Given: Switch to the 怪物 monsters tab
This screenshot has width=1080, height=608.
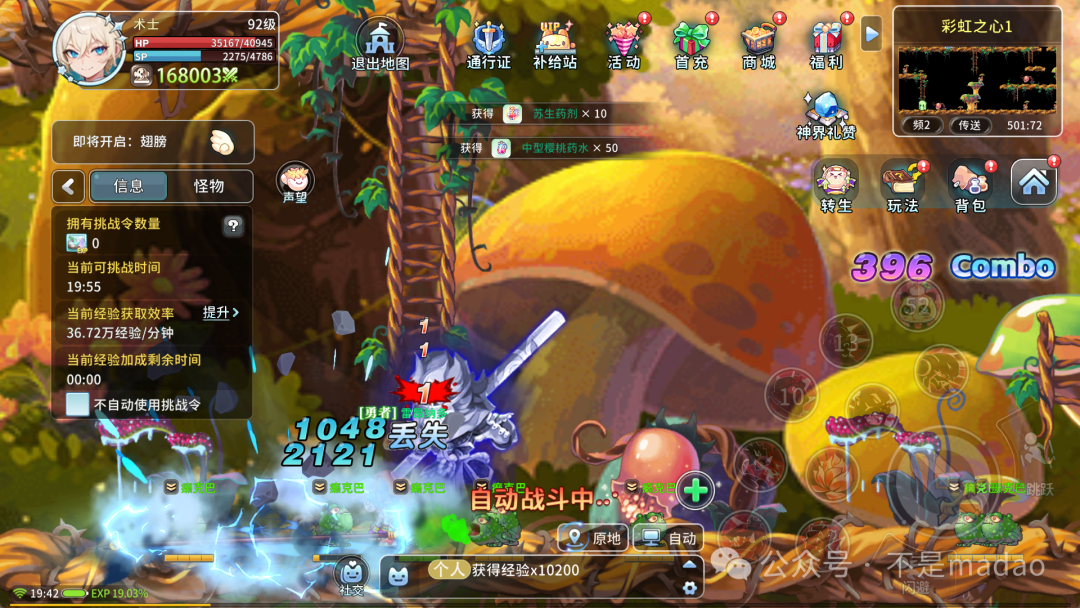Looking at the screenshot, I should 209,186.
